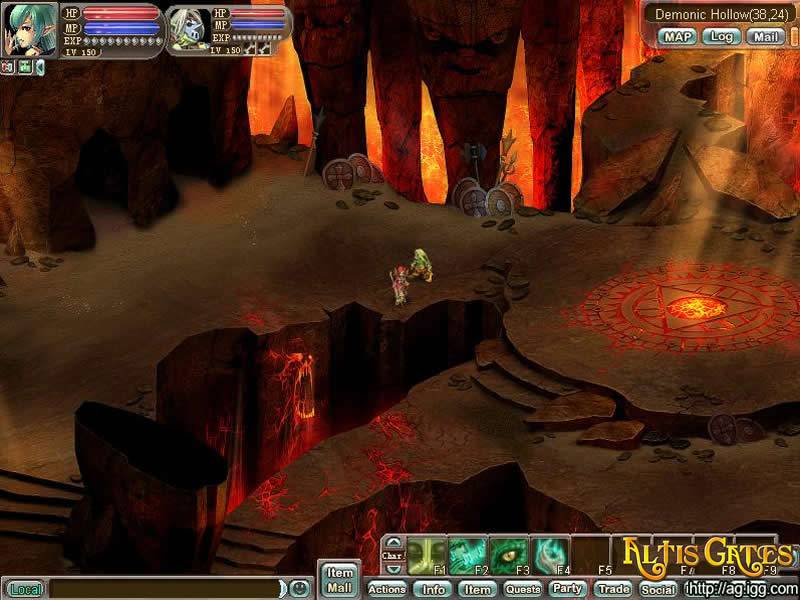Viewport: 800px width, 600px height.
Task: Use the F1 green figure skill
Action: coord(423,555)
